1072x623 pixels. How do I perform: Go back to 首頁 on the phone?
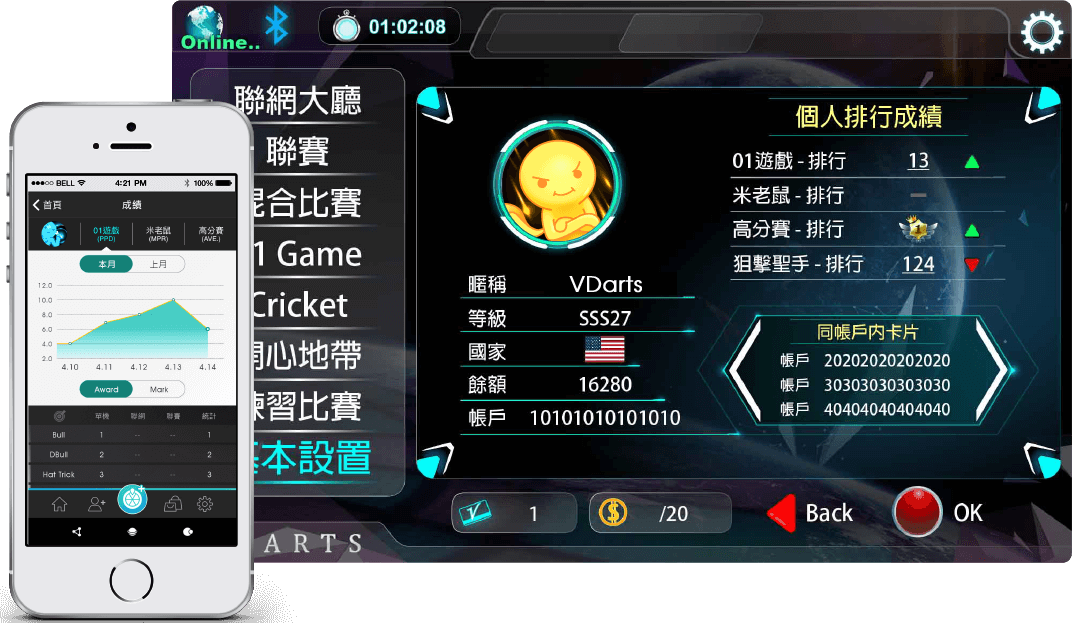pyautogui.click(x=47, y=205)
